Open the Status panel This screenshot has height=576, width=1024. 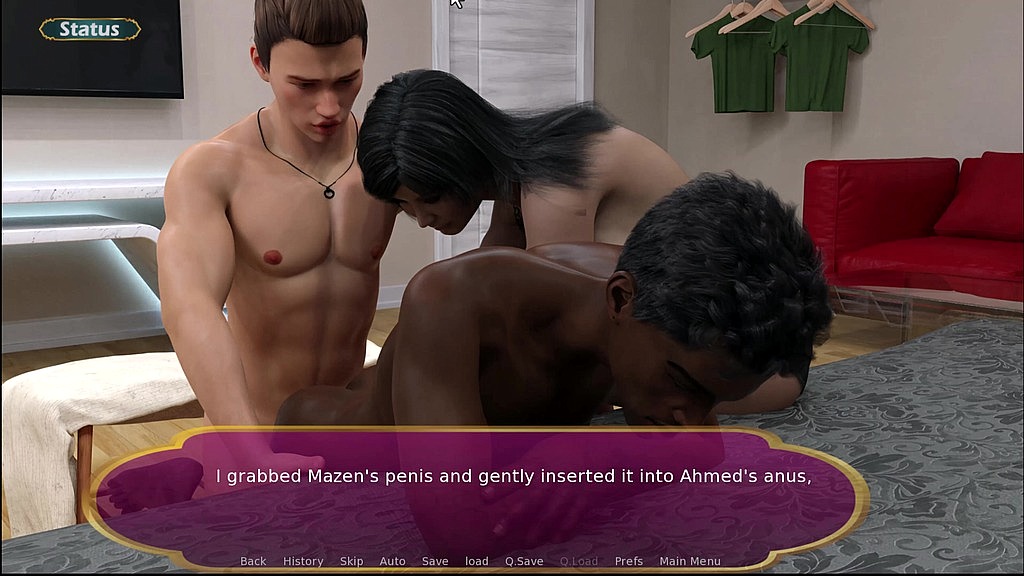(90, 29)
